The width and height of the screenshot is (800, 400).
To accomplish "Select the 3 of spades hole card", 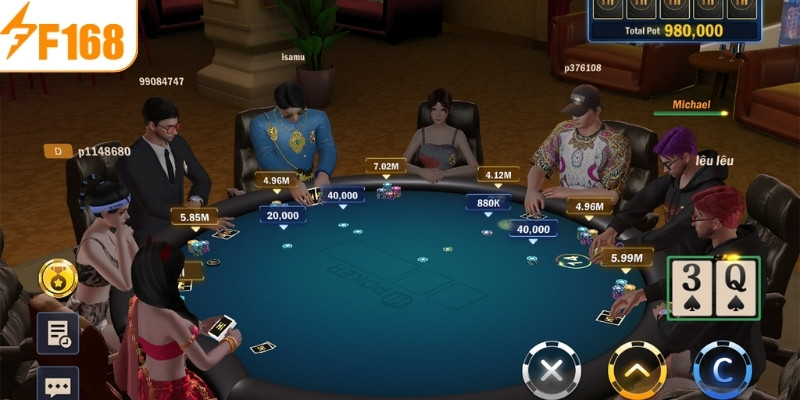I will click(x=692, y=286).
